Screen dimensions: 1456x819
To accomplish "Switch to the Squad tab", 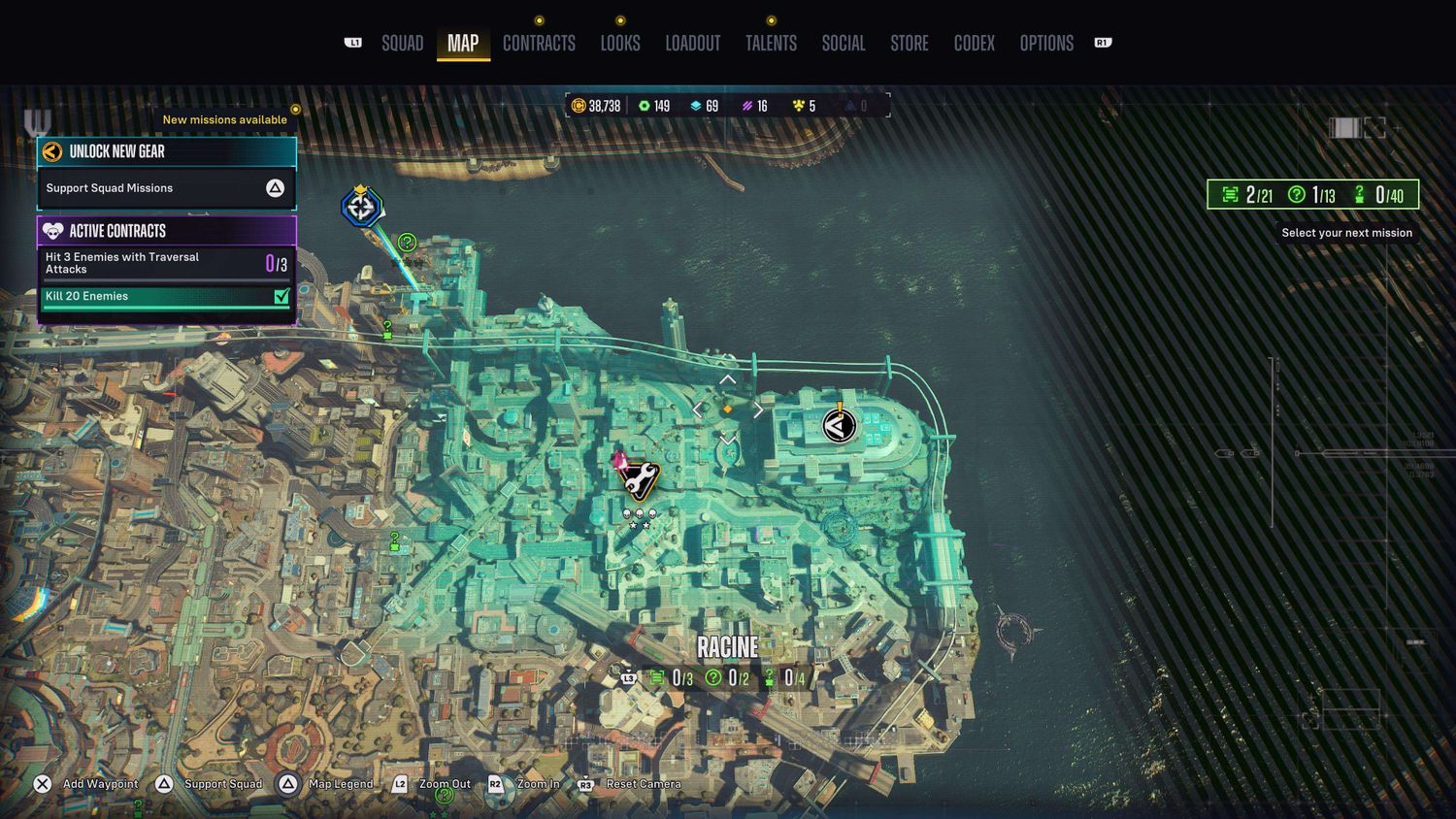I will (402, 43).
